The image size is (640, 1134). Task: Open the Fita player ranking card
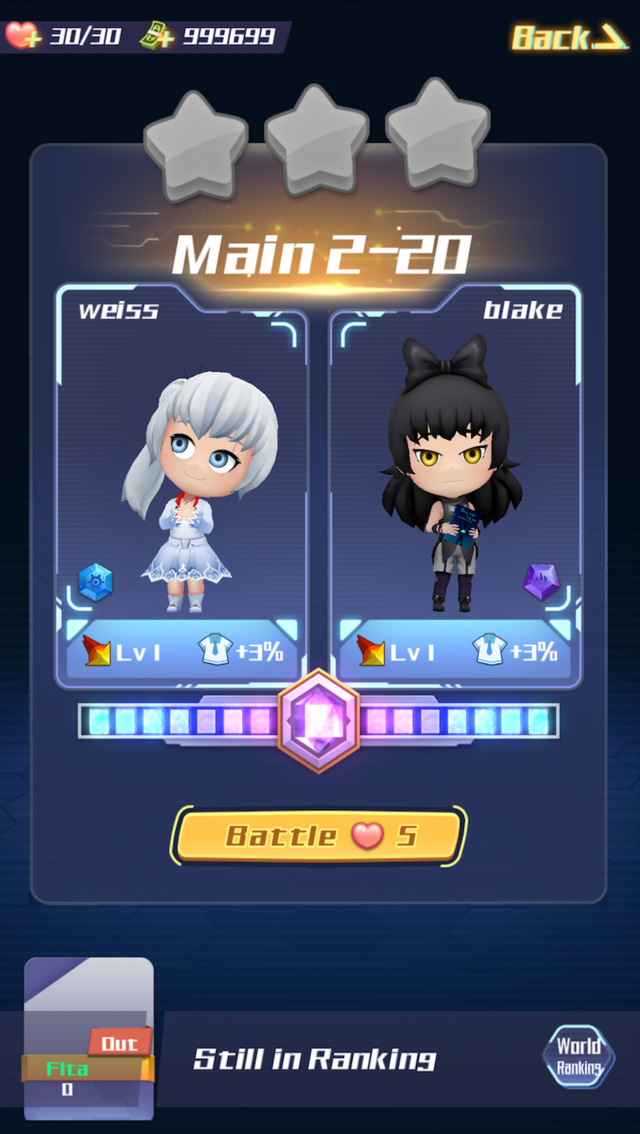[x=88, y=1040]
